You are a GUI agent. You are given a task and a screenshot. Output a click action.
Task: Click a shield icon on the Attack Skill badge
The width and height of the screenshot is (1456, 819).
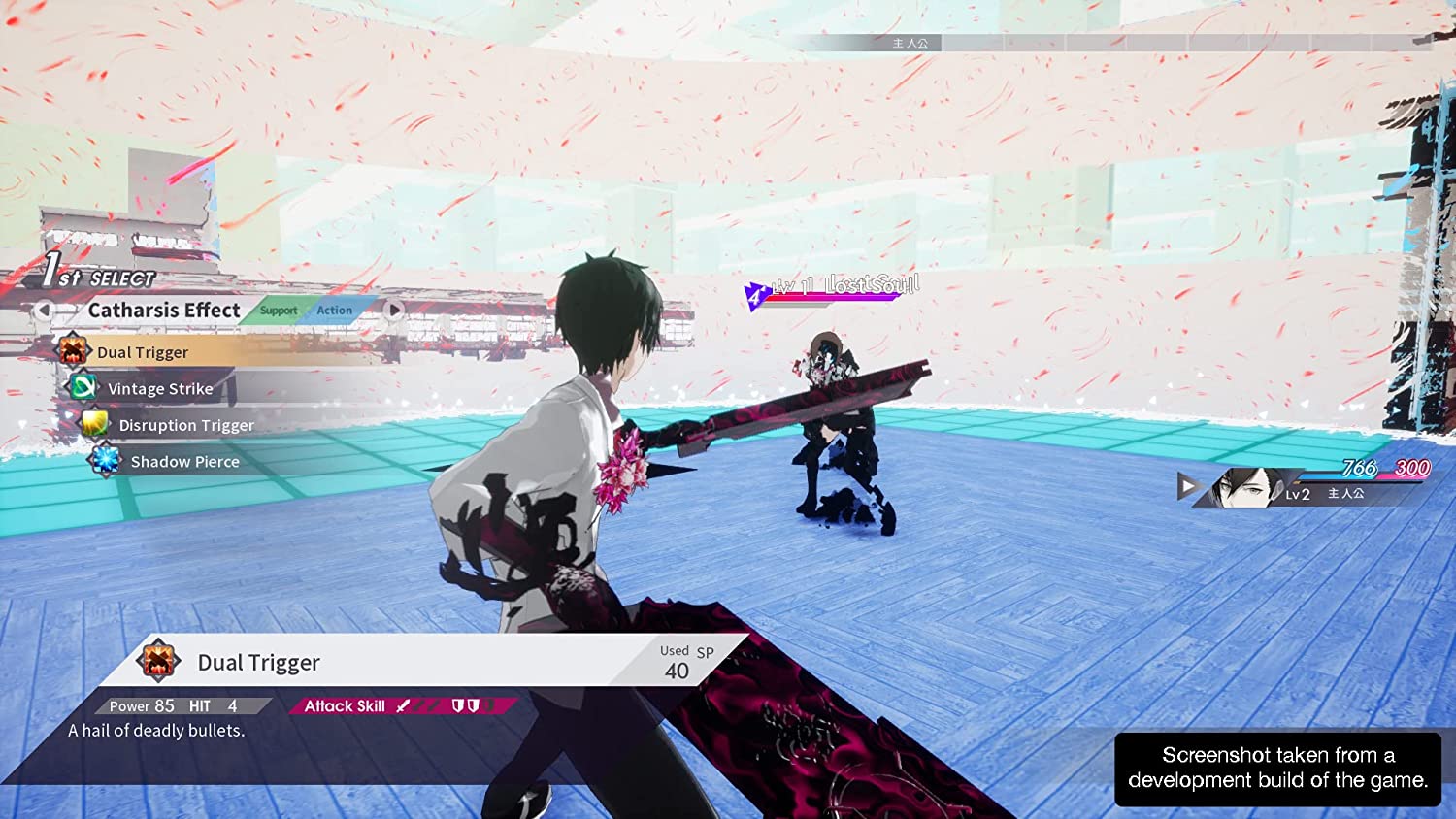coord(458,705)
